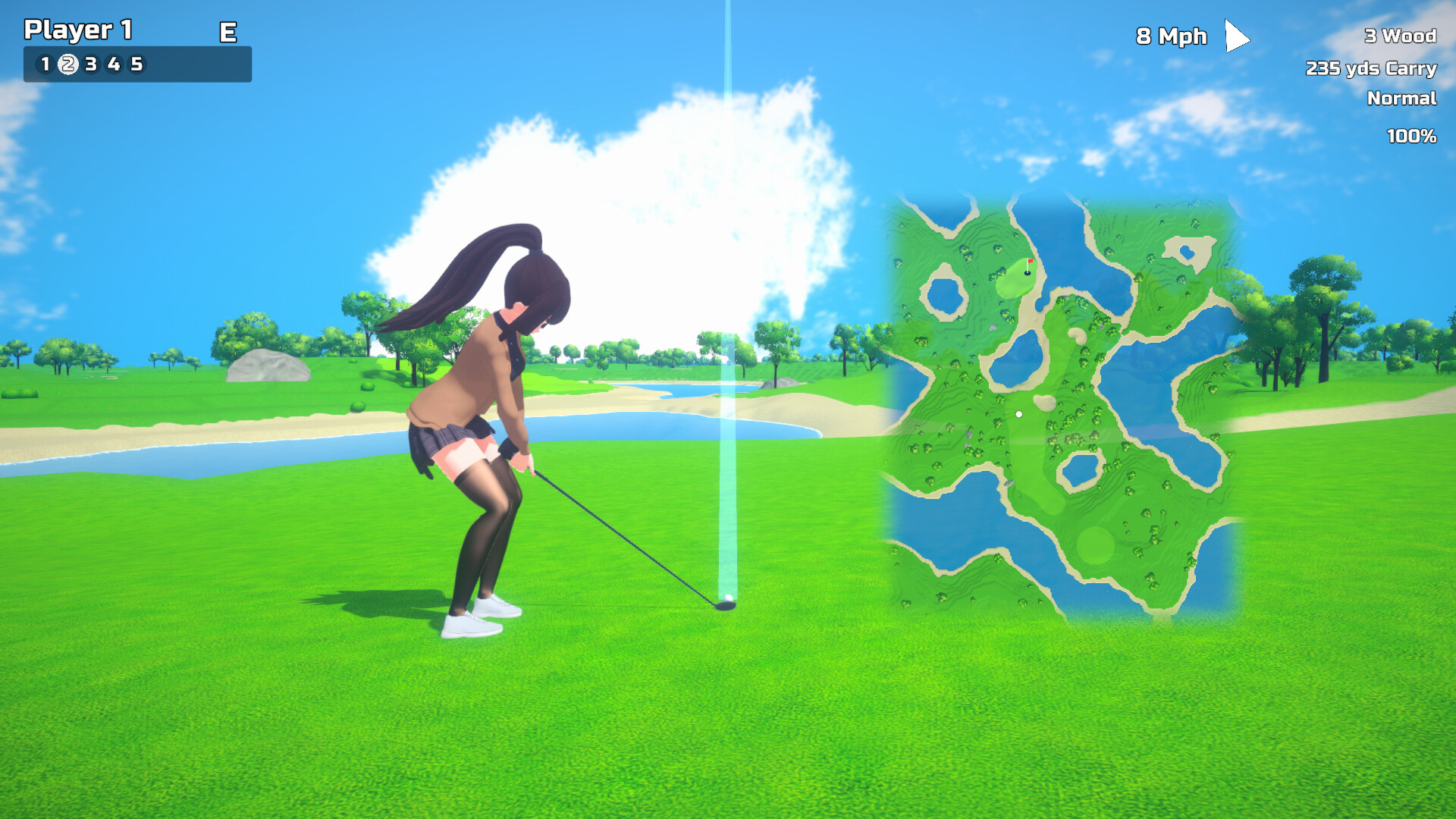Select hole 3 in the hole tracker

pos(90,65)
